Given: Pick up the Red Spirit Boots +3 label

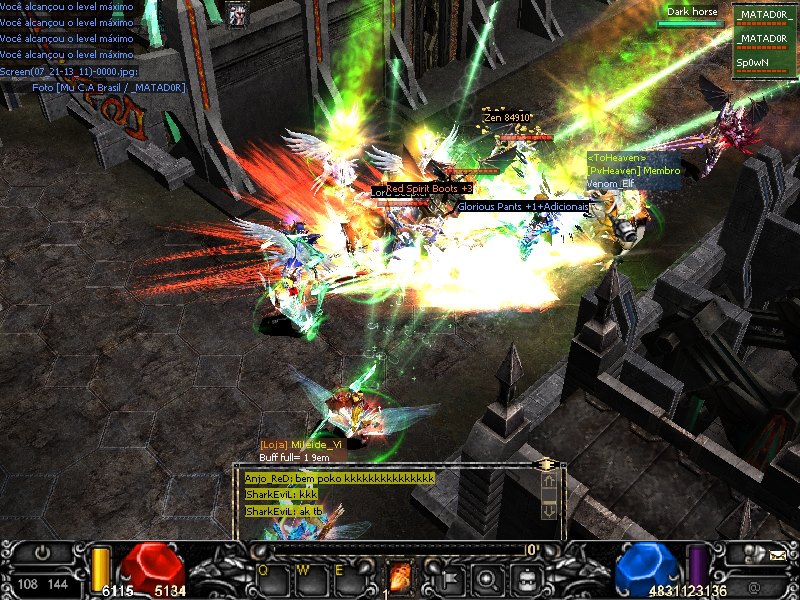Looking at the screenshot, I should [429, 188].
